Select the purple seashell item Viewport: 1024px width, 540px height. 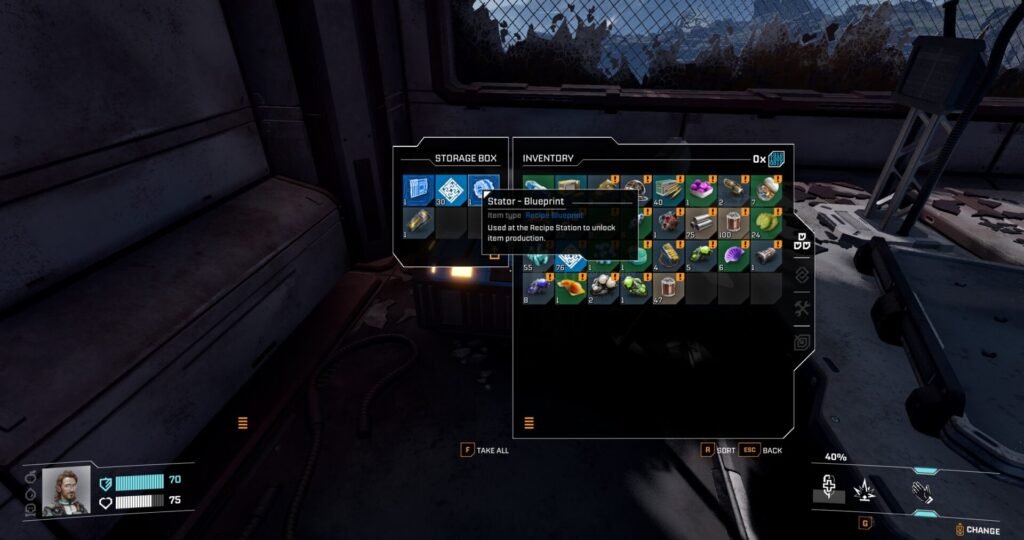click(x=733, y=254)
